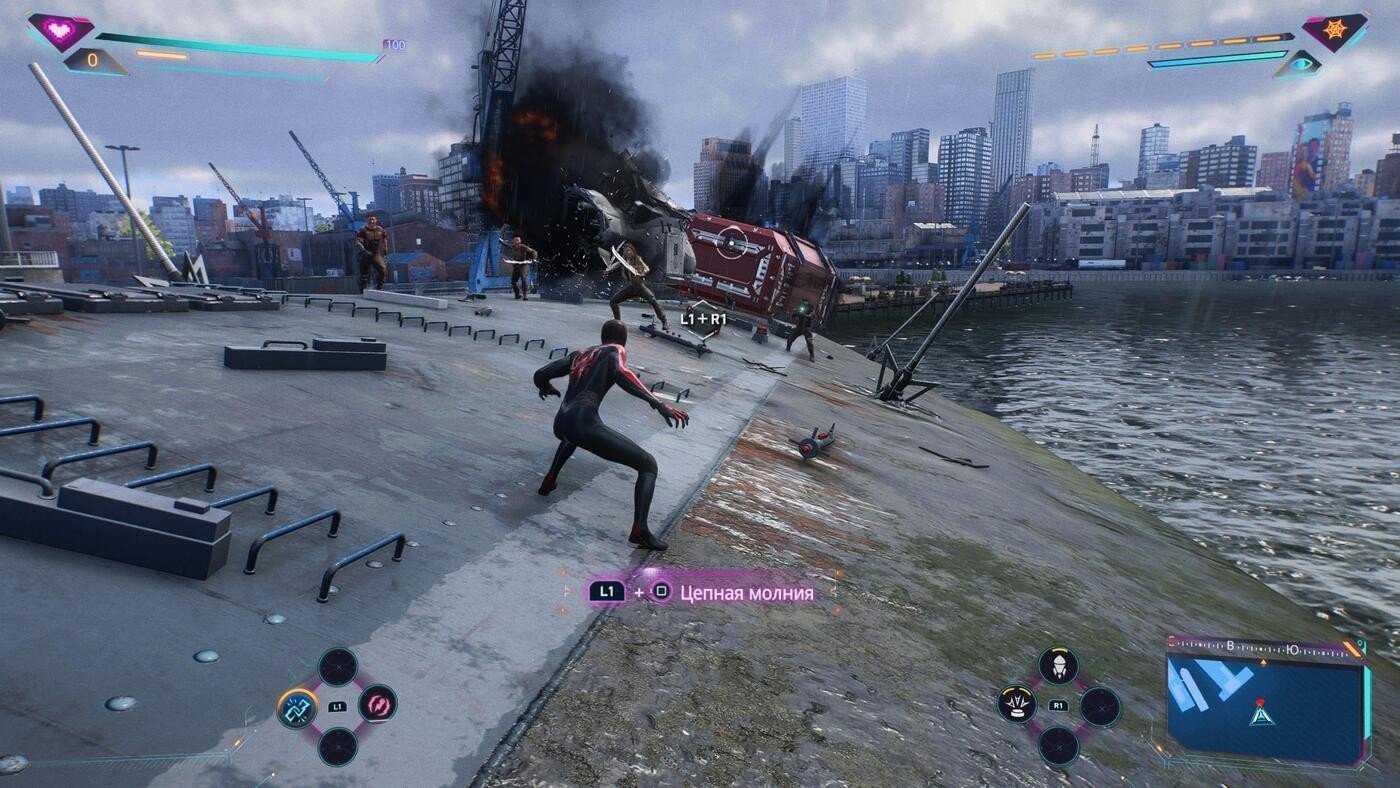Click the orange spider web icon
Viewport: 1400px width, 788px height.
[1335, 31]
